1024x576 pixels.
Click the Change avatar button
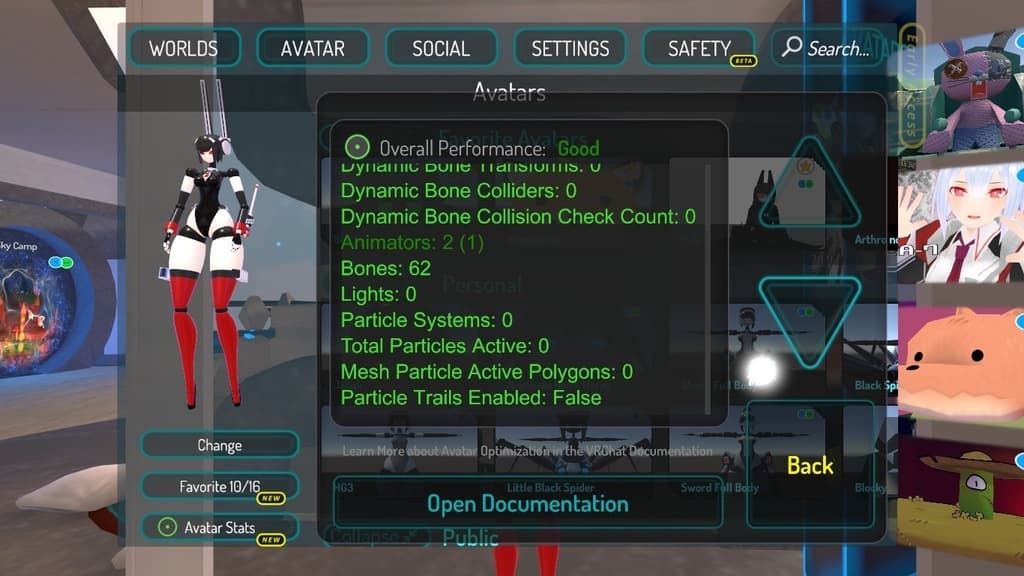tap(219, 445)
